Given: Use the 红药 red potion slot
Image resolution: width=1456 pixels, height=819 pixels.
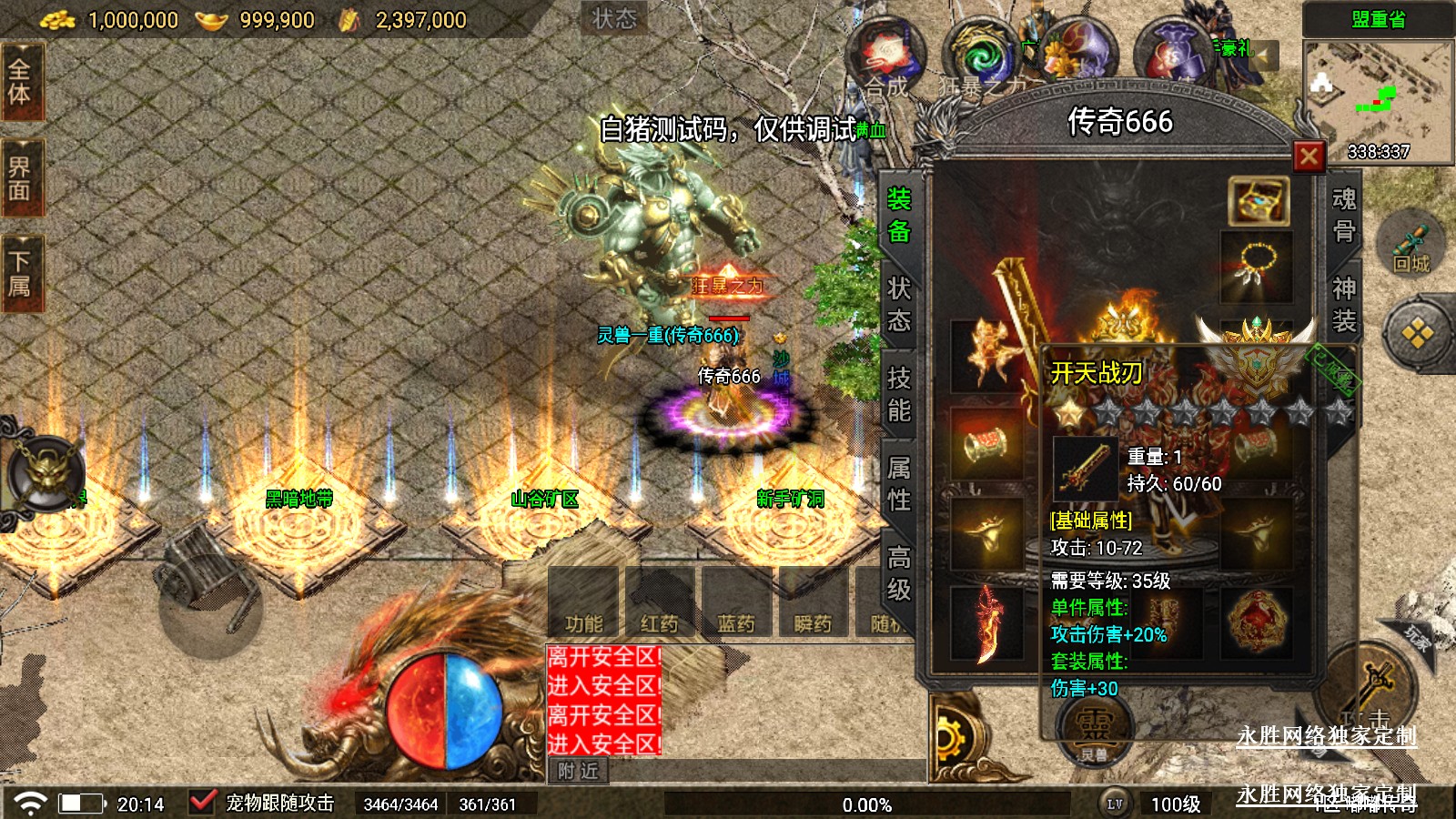Looking at the screenshot, I should [x=659, y=602].
